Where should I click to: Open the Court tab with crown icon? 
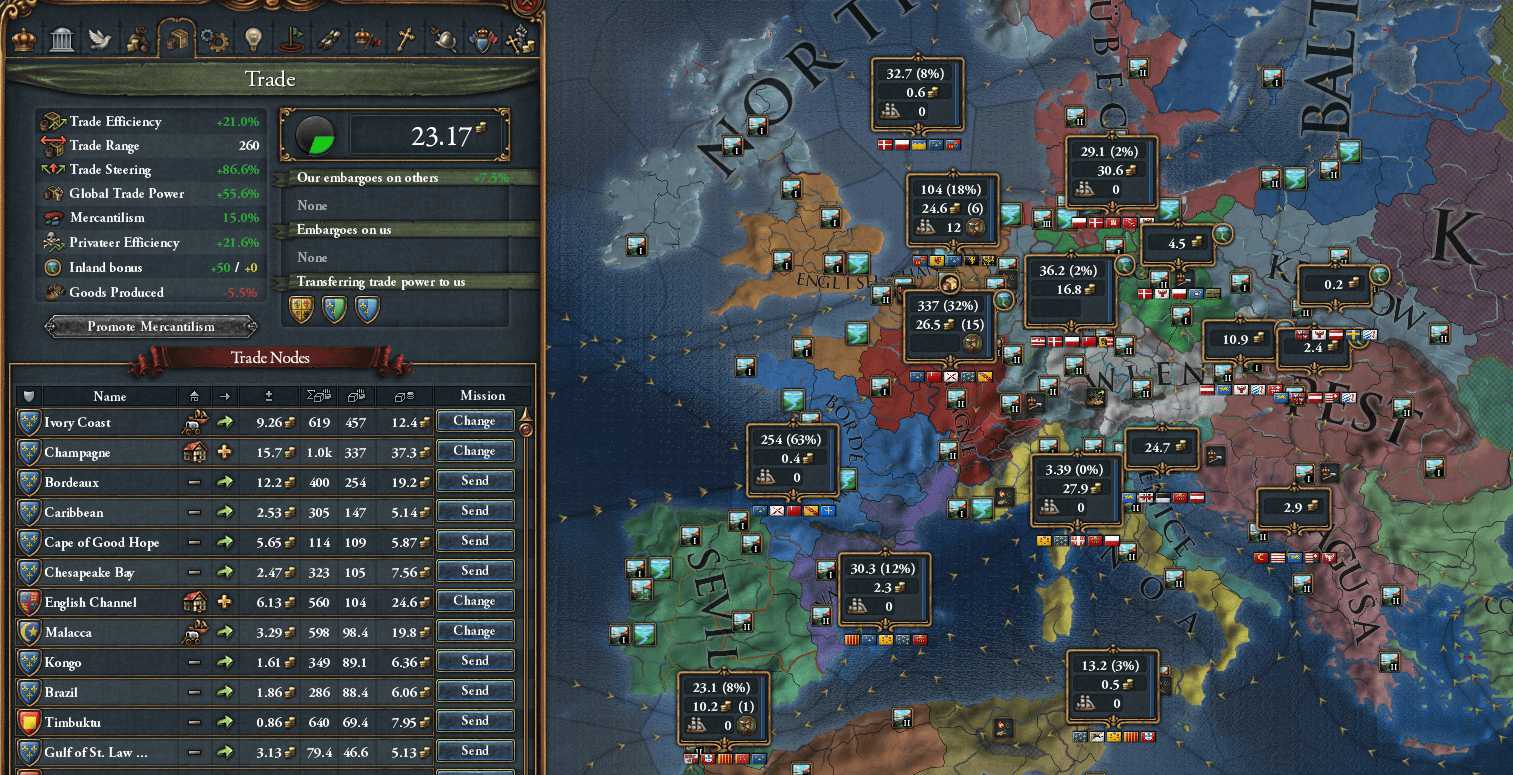click(x=24, y=39)
